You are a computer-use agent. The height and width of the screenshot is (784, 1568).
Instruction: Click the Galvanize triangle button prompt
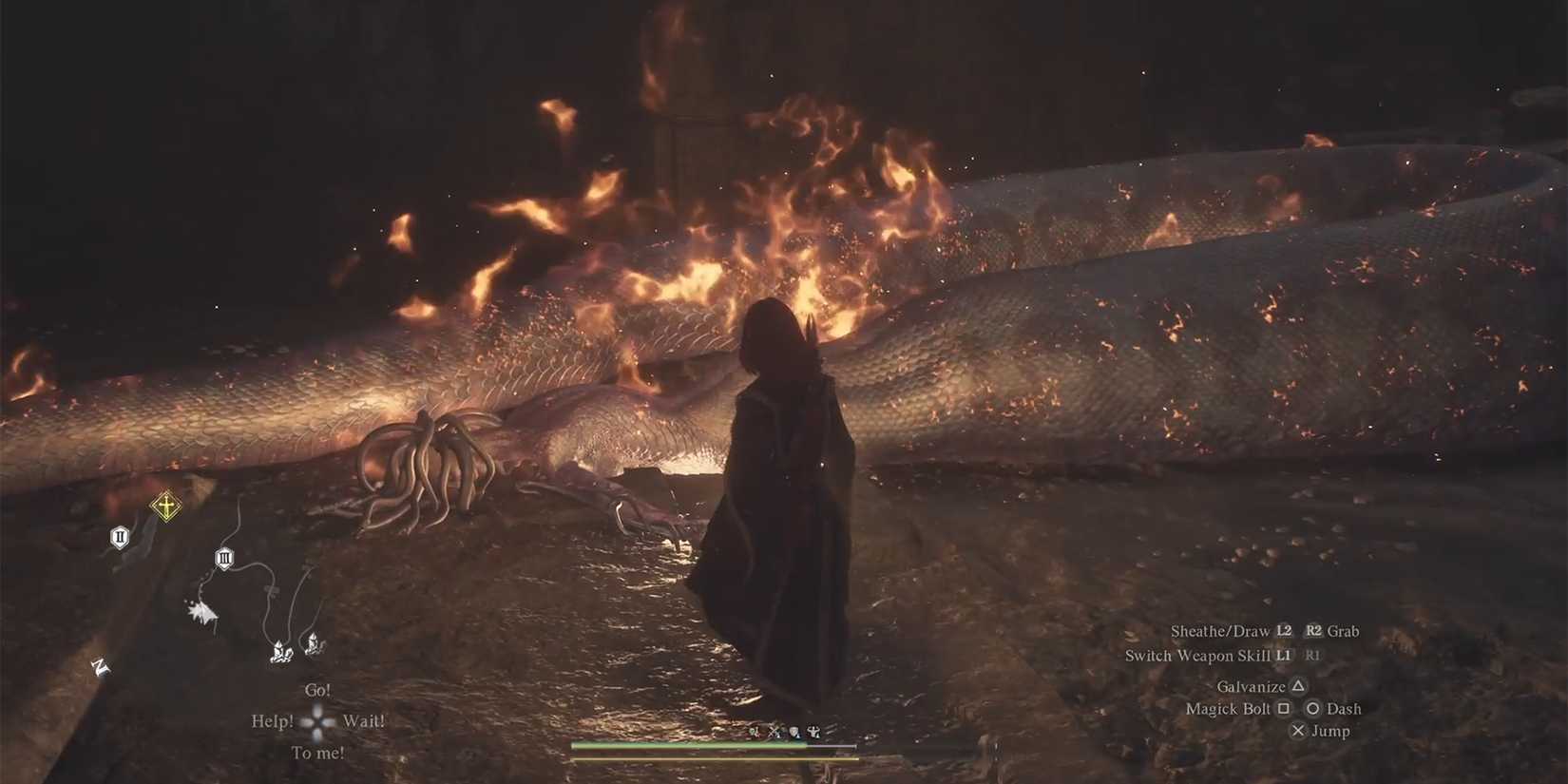1260,685
